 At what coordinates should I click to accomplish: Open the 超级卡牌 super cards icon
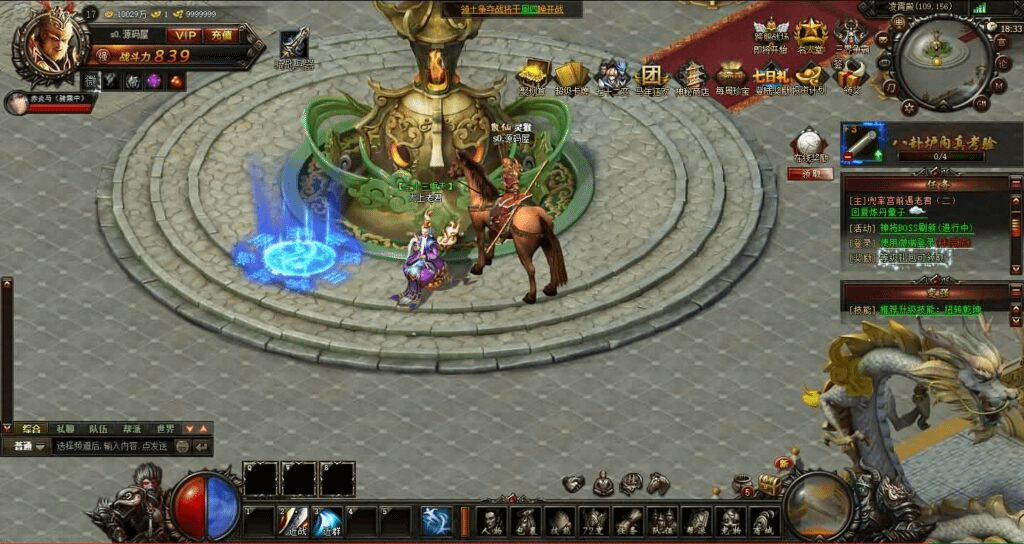point(571,77)
